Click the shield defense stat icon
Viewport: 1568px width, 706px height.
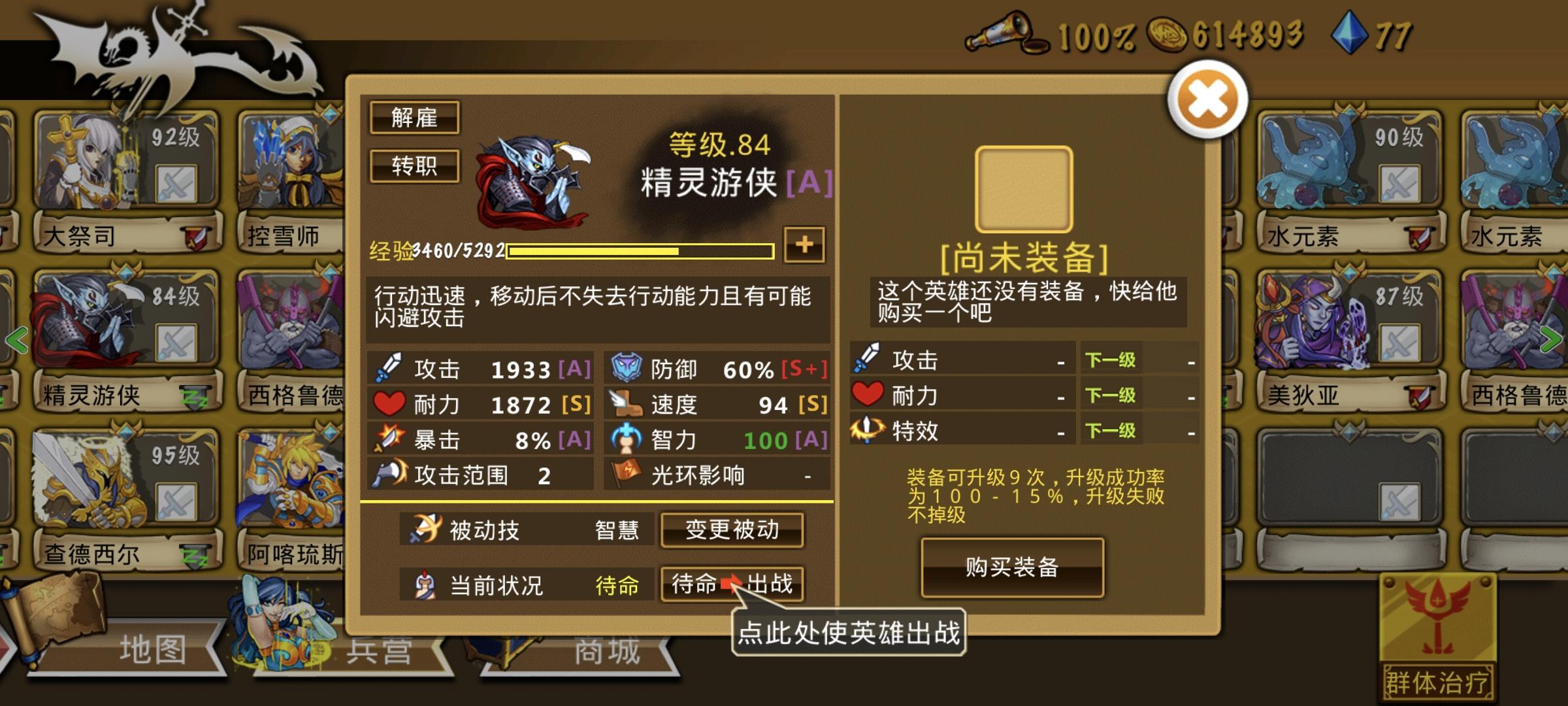click(x=624, y=367)
